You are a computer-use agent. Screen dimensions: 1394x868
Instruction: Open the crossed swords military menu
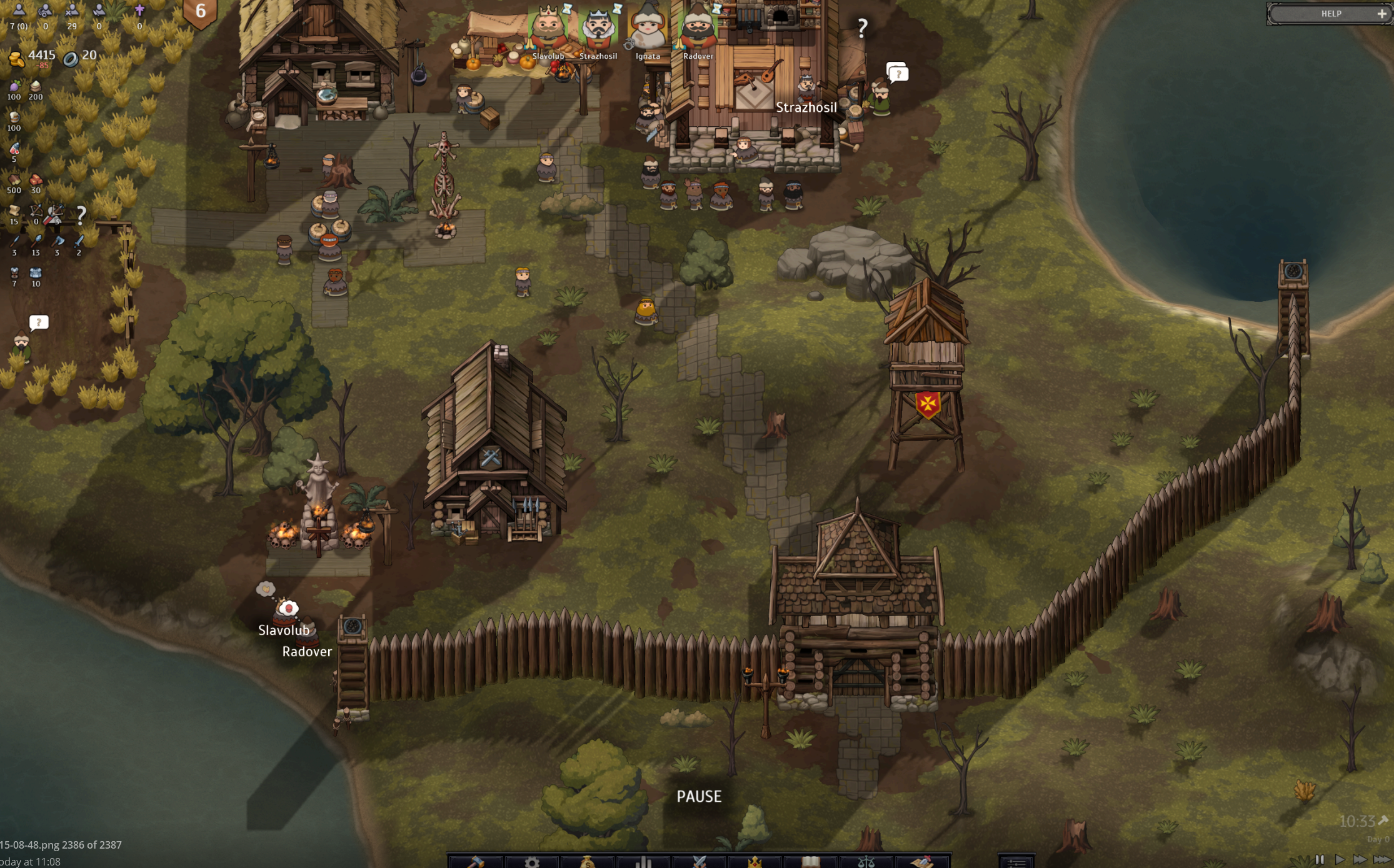(699, 862)
